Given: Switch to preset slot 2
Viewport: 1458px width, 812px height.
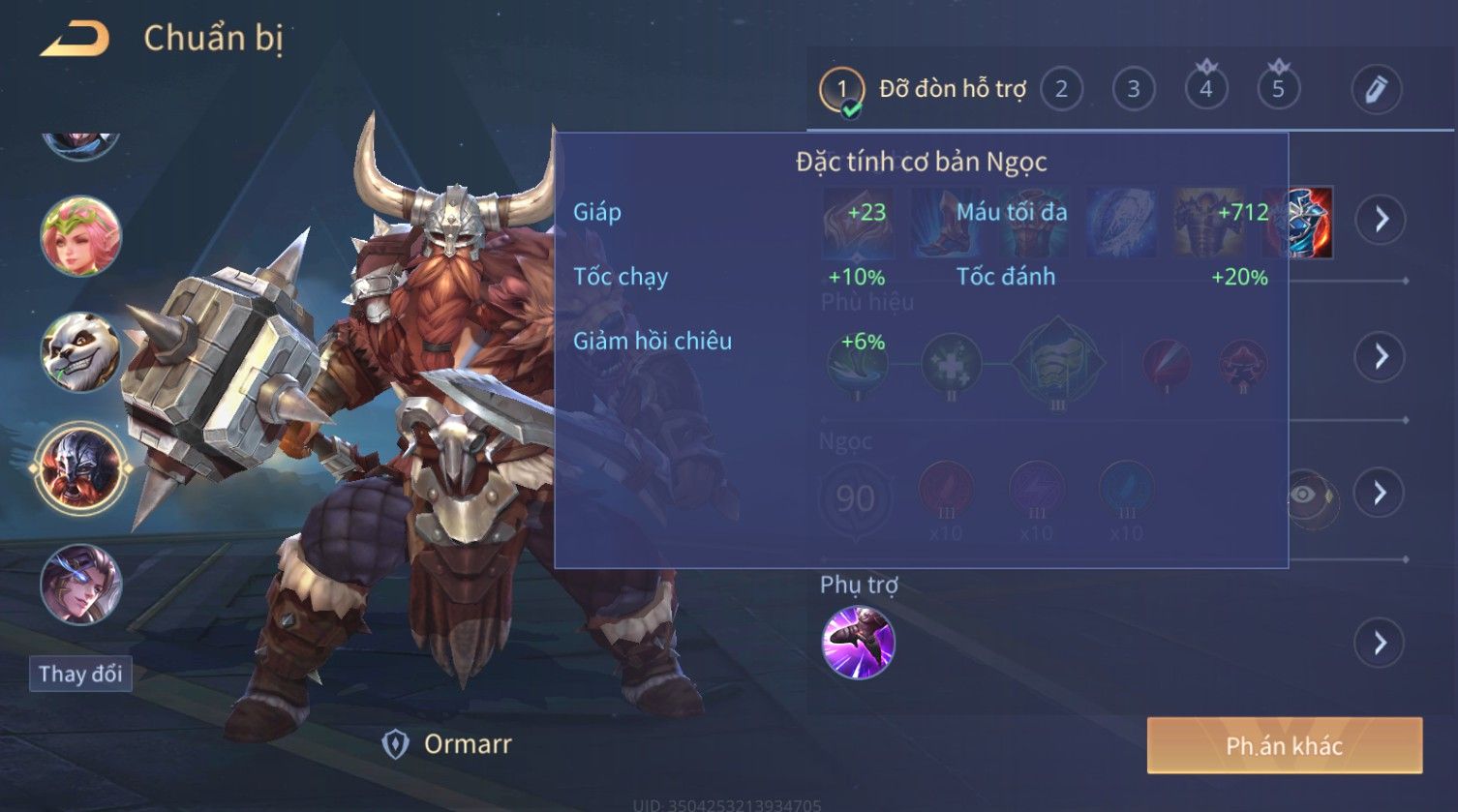Looking at the screenshot, I should pos(1061,90).
